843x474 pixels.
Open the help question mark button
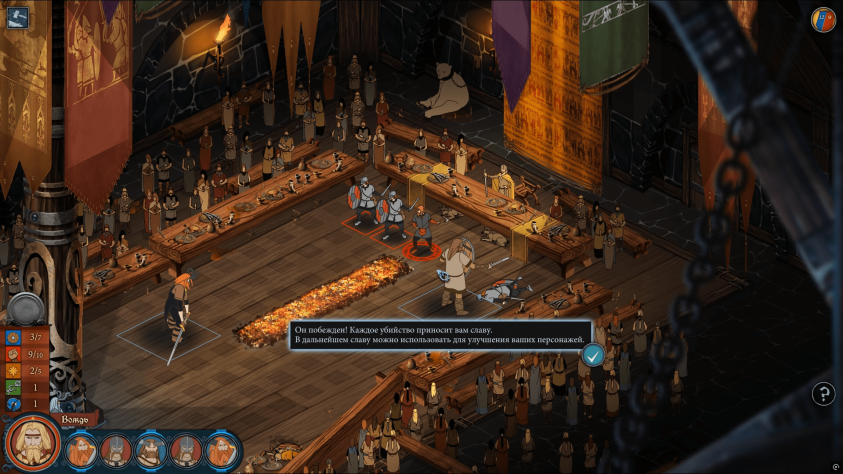pyautogui.click(x=823, y=394)
